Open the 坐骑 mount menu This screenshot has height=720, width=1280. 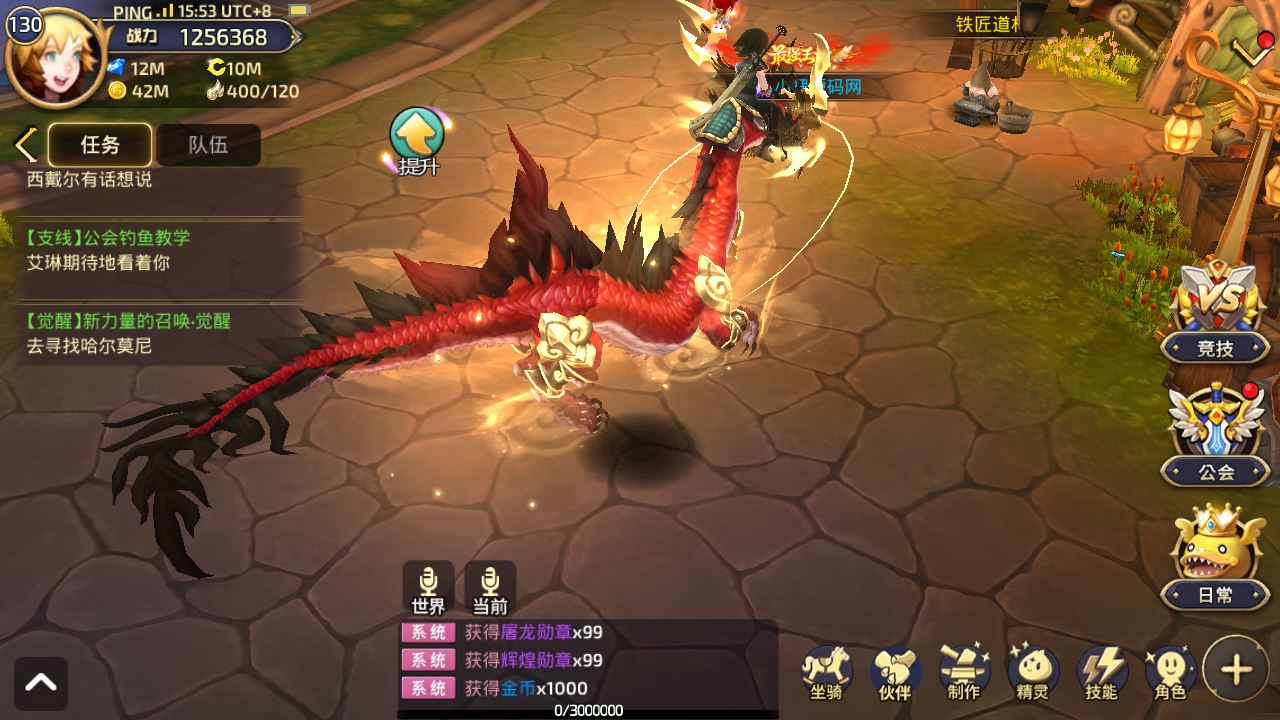827,671
